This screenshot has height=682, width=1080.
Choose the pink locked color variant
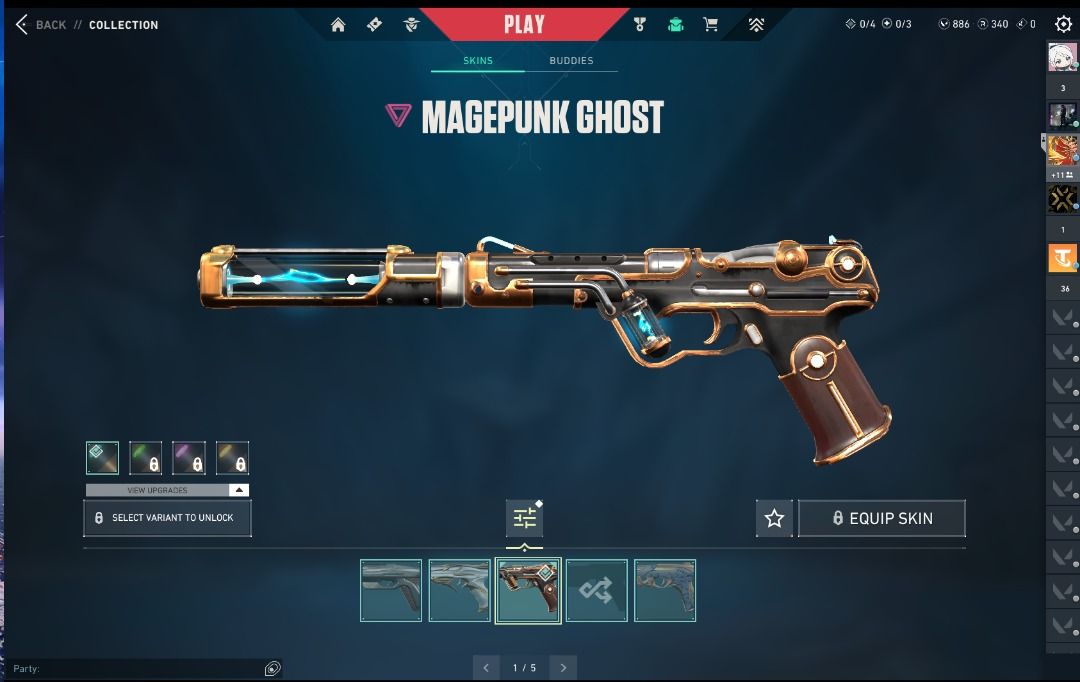click(189, 458)
